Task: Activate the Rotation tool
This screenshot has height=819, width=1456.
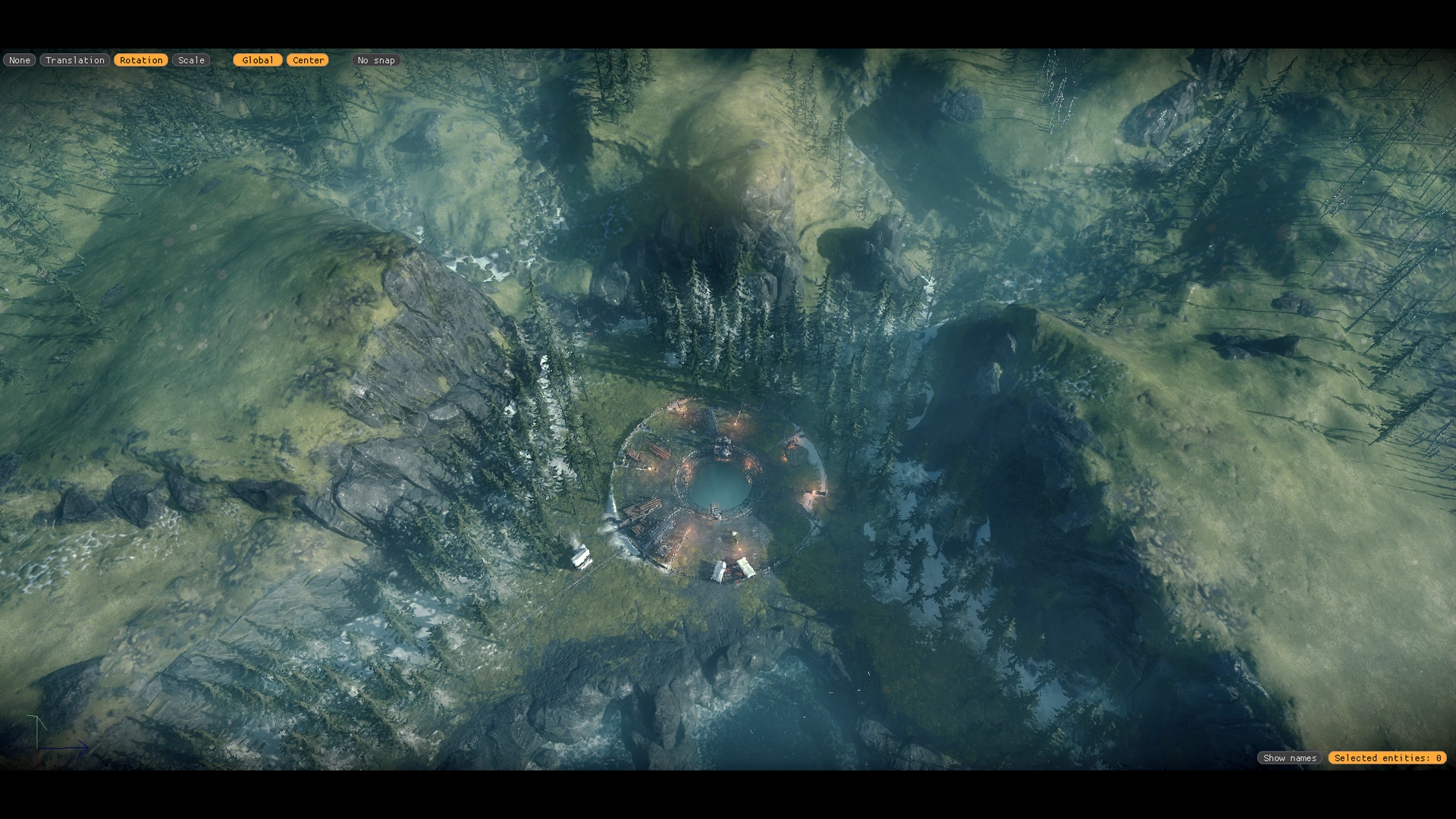Action: point(141,60)
